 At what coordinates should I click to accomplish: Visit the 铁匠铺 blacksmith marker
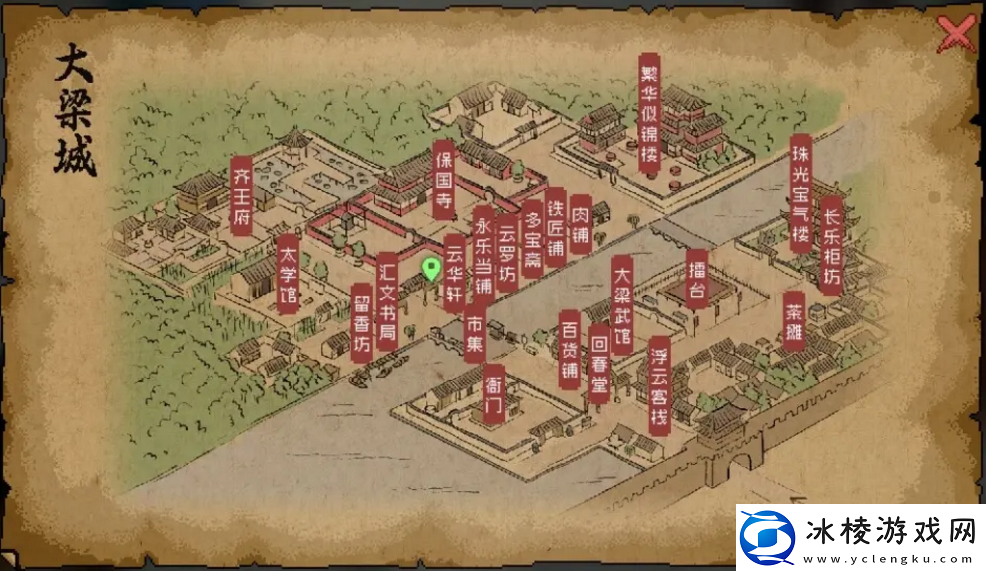click(x=556, y=230)
